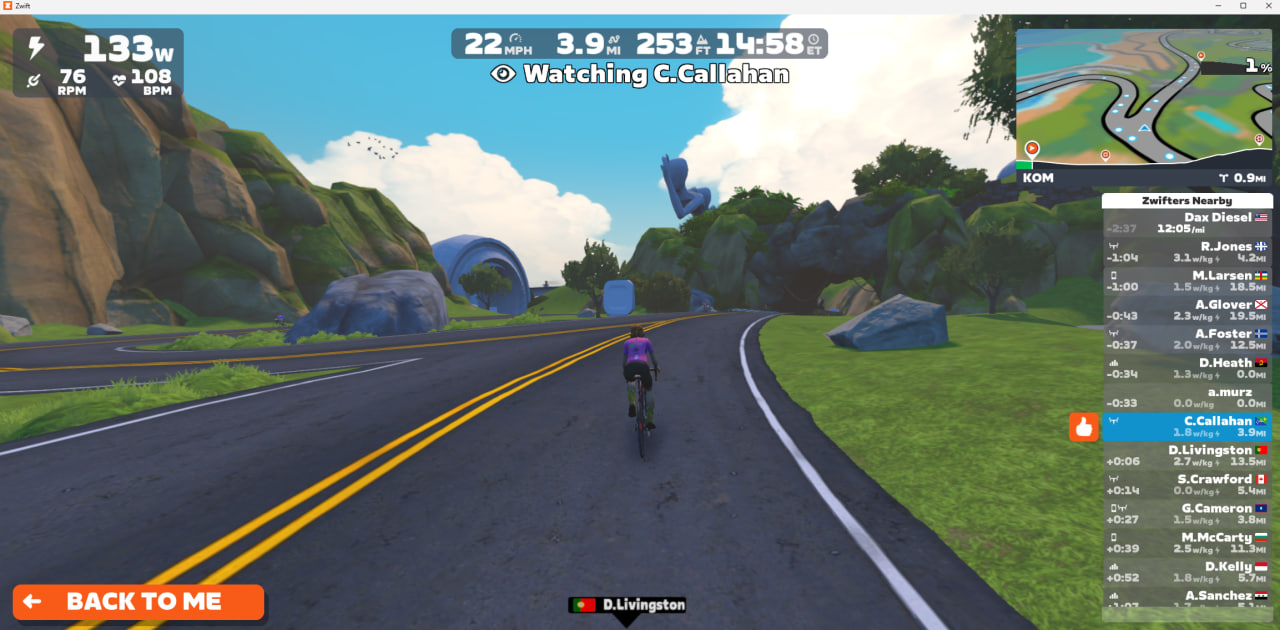Image resolution: width=1280 pixels, height=630 pixels.
Task: Pick A.Foster from the nearby riders
Action: (1187, 339)
